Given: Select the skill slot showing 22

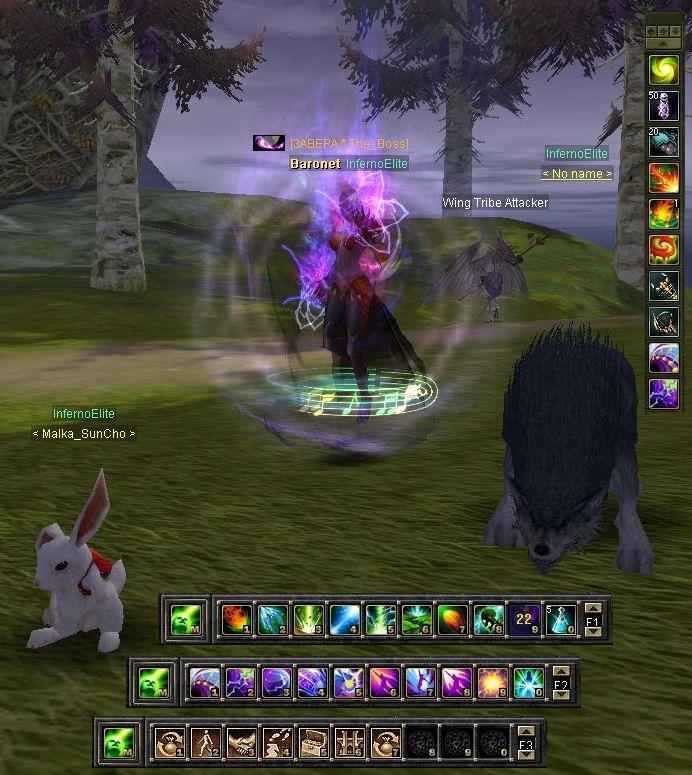Looking at the screenshot, I should pyautogui.click(x=524, y=620).
